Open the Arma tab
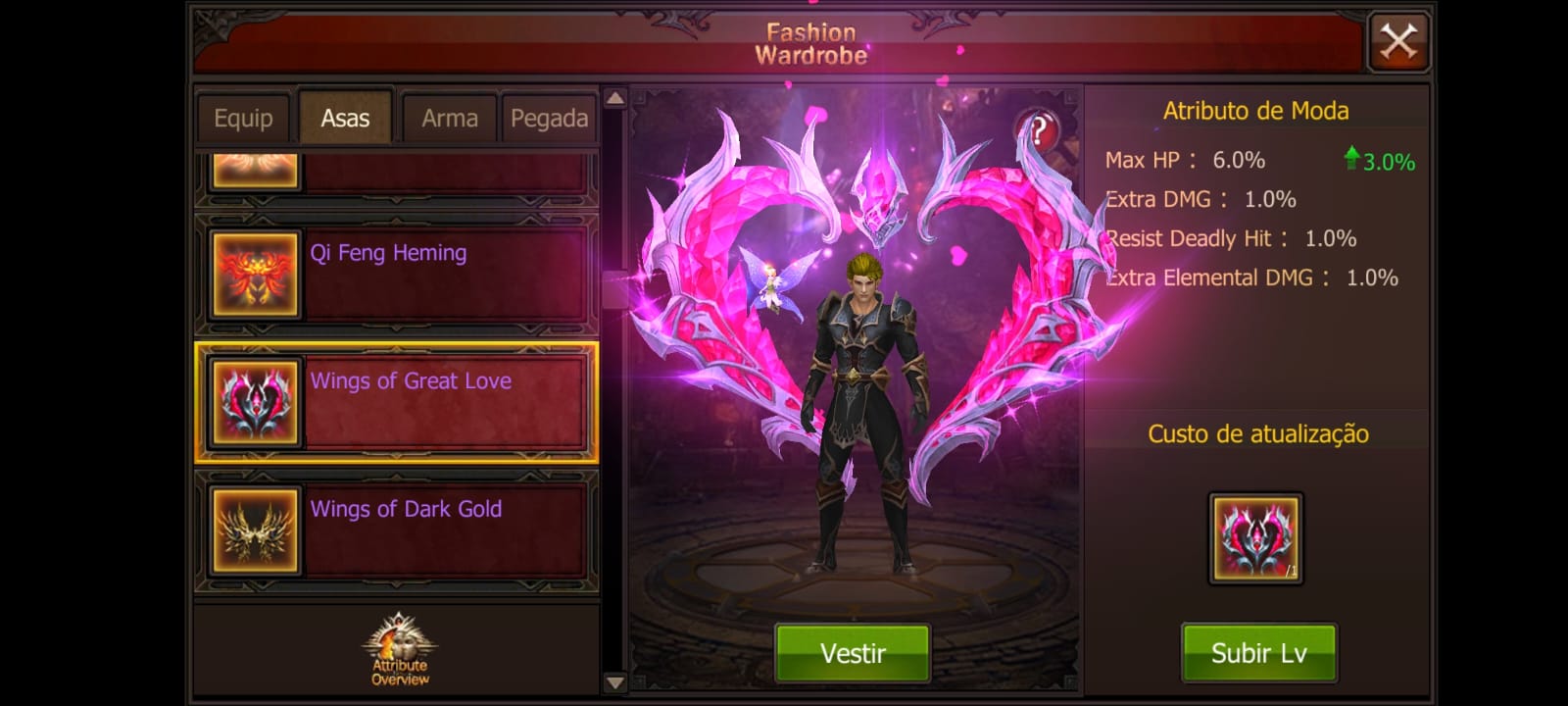1568x706 pixels. [x=449, y=119]
